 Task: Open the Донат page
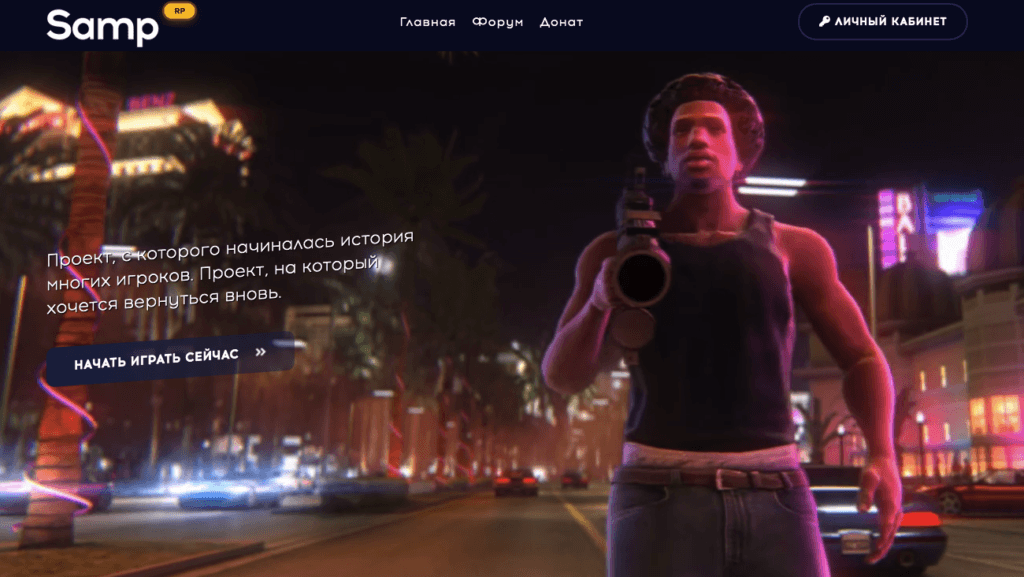[x=561, y=22]
